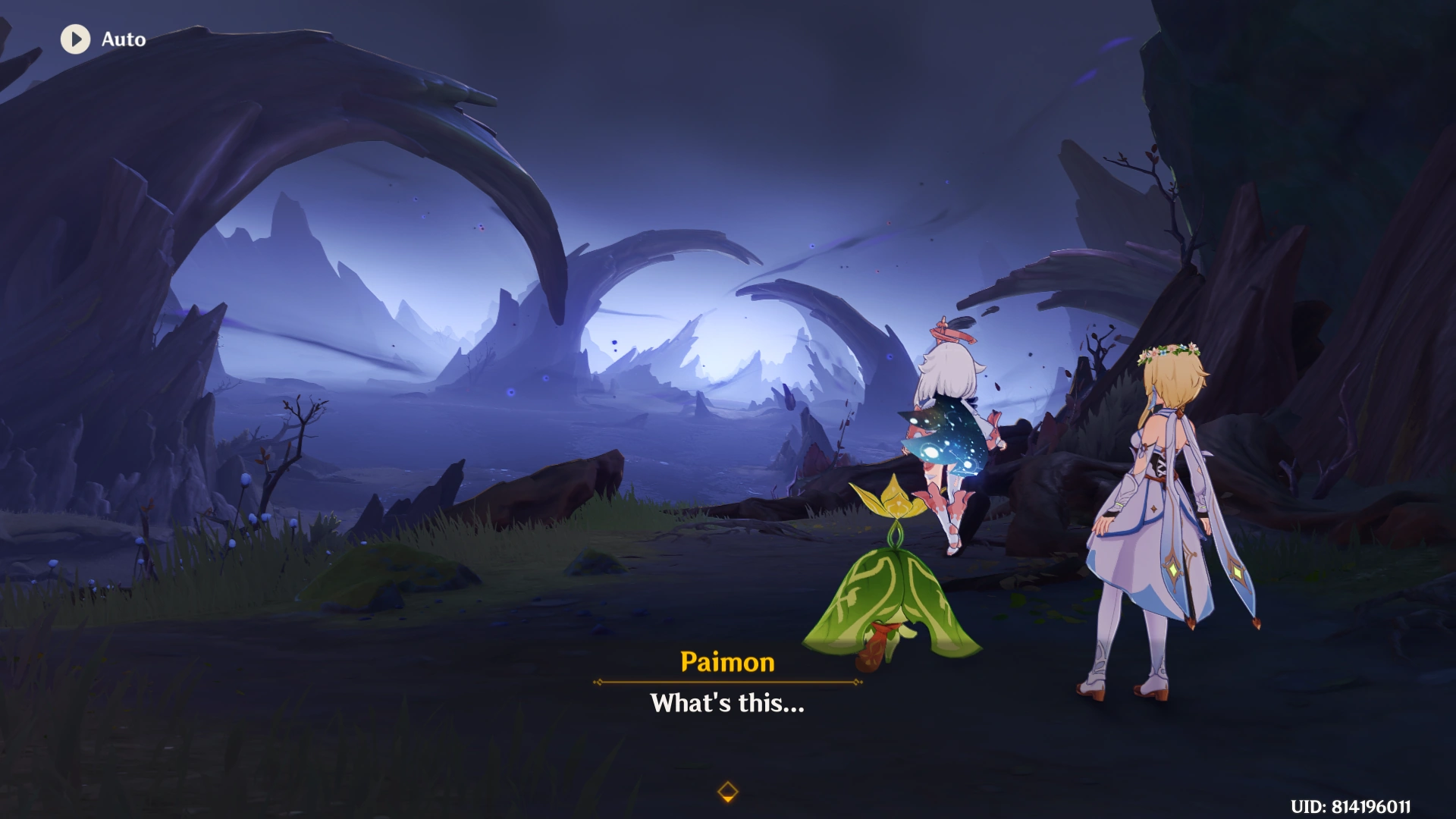Viewport: 1456px width, 819px height.
Task: Click the glowing blue orb on the rocks
Action: 511,392
